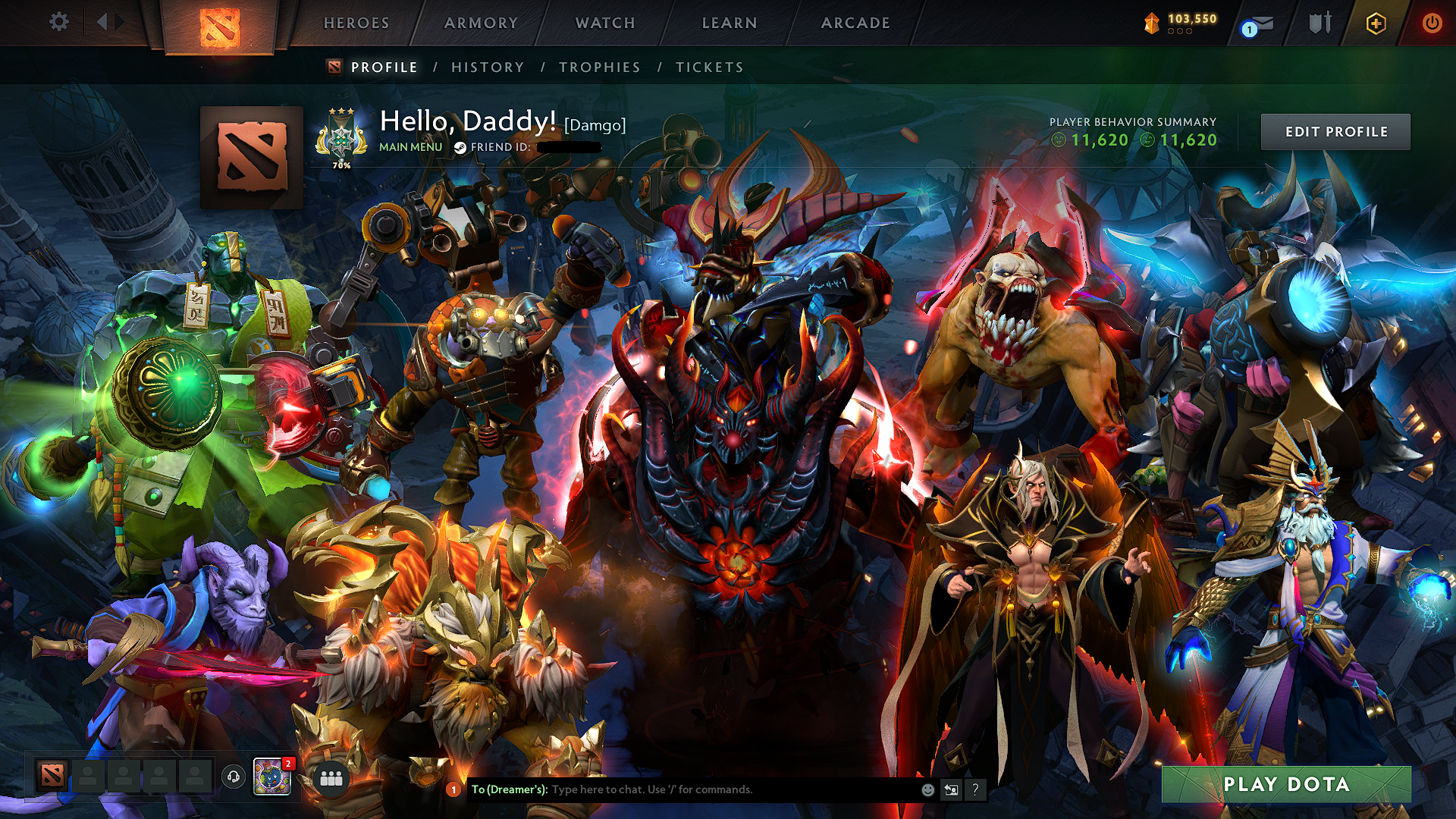The width and height of the screenshot is (1456, 819).
Task: Click the 70% level progress medal
Action: coord(340,136)
